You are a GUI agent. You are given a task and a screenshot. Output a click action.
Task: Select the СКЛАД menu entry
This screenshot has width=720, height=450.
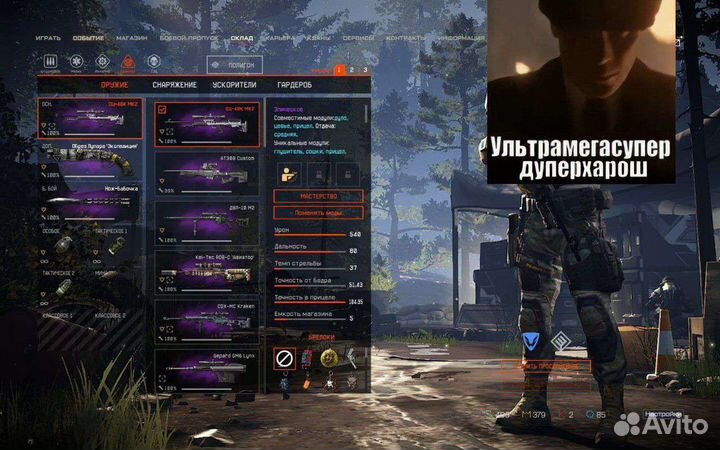pyautogui.click(x=242, y=37)
